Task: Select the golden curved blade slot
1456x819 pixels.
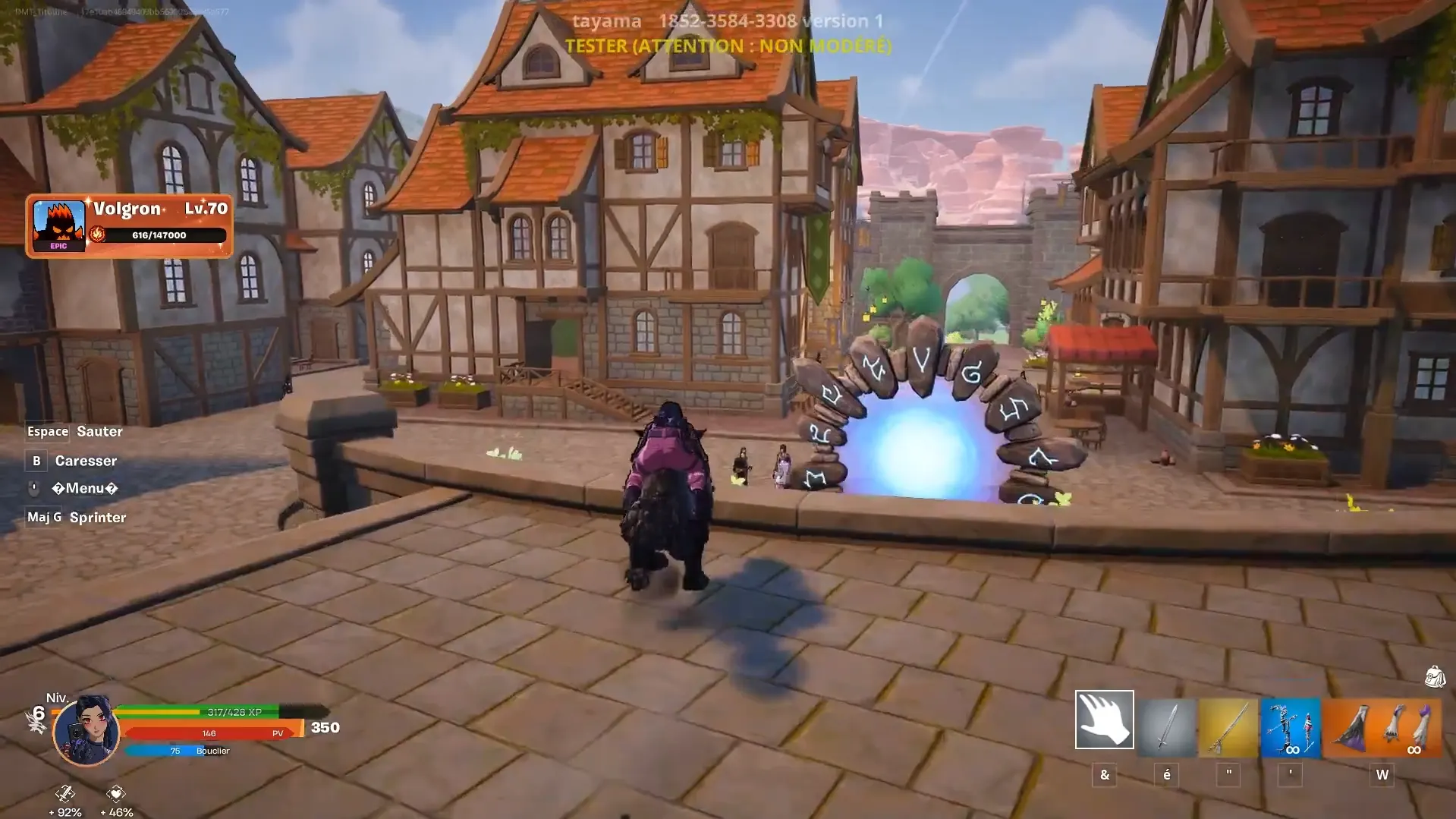Action: pyautogui.click(x=1228, y=728)
